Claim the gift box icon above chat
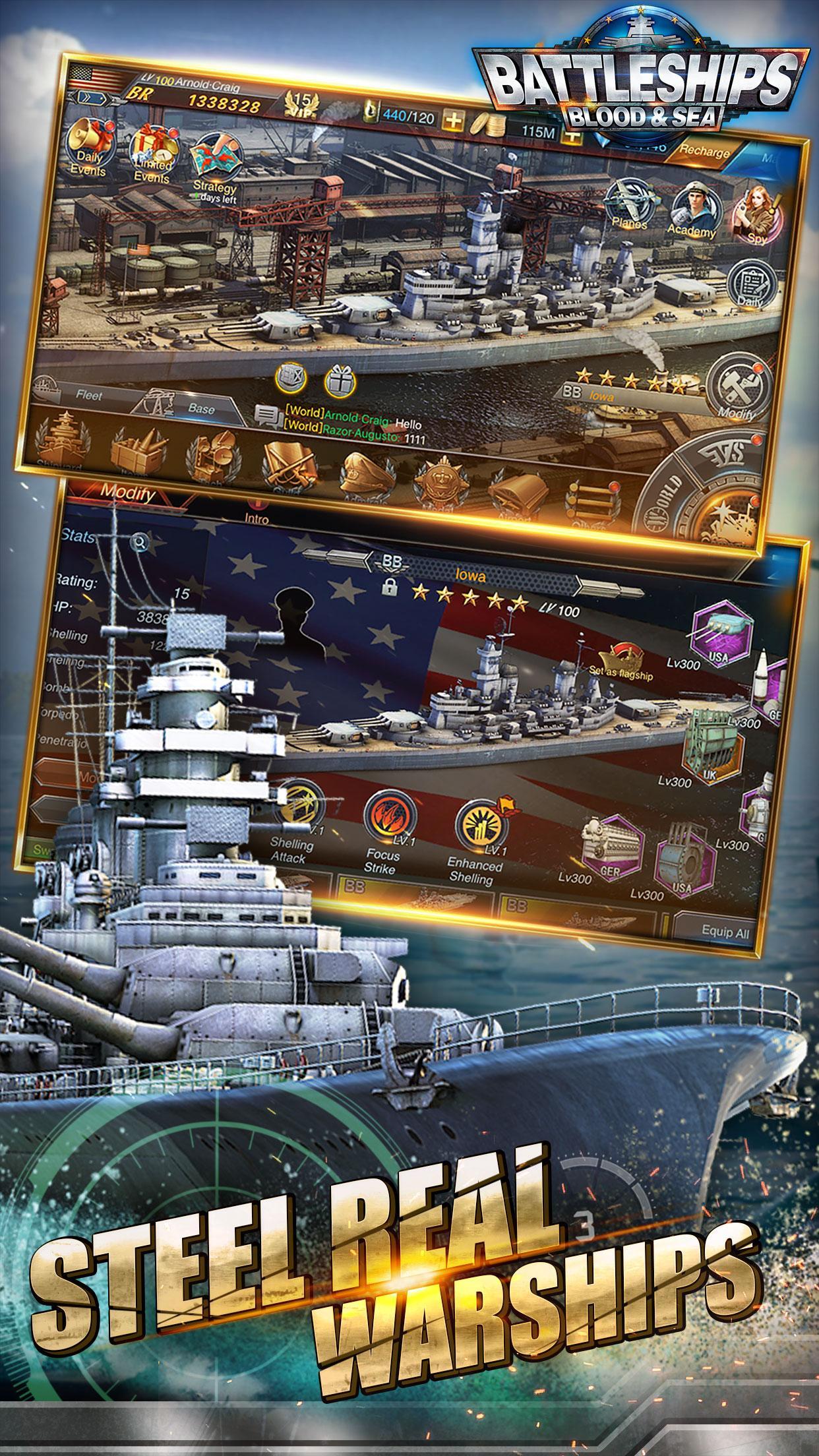The width and height of the screenshot is (819, 1456). [340, 380]
